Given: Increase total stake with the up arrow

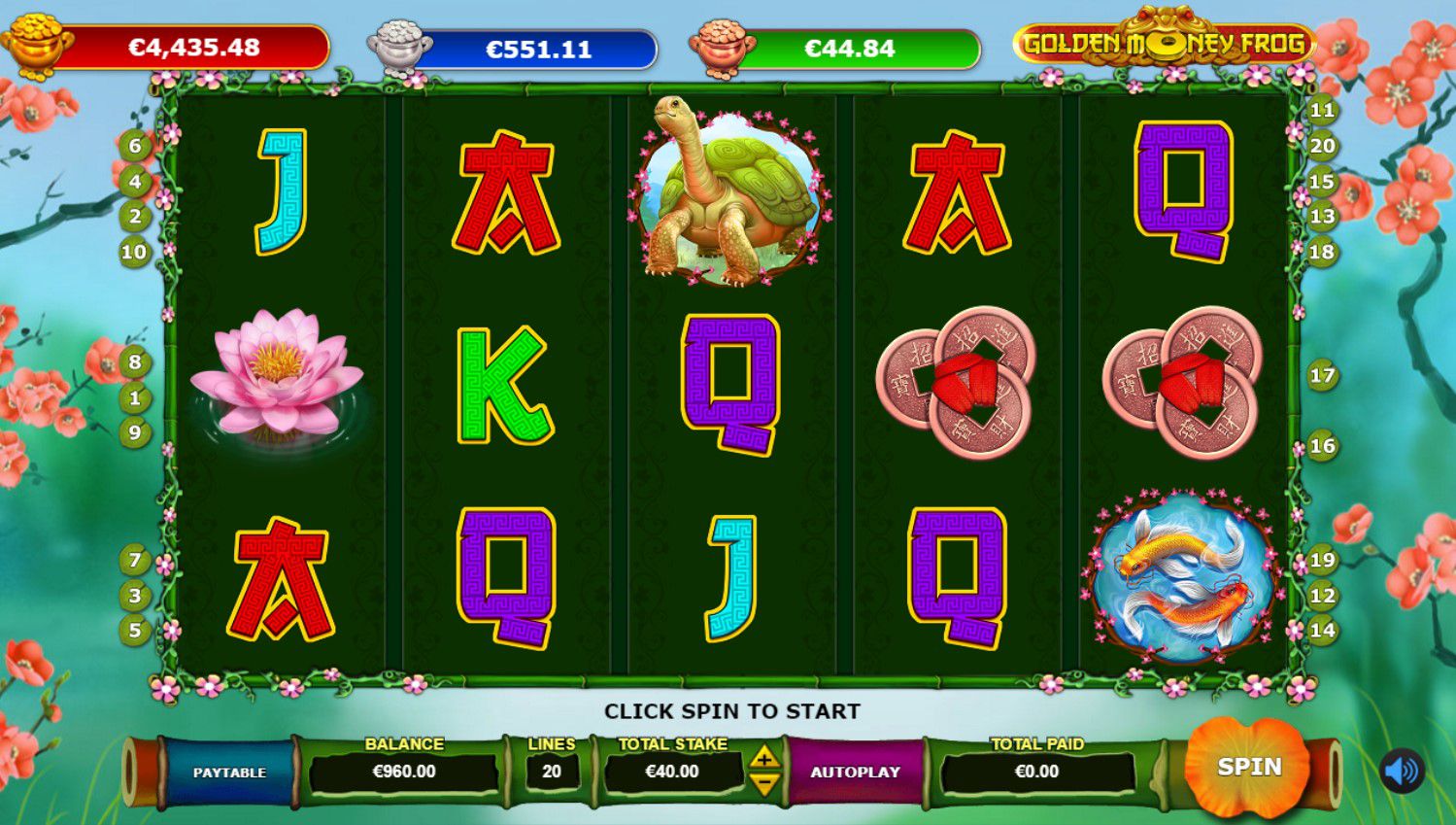Looking at the screenshot, I should click(765, 758).
